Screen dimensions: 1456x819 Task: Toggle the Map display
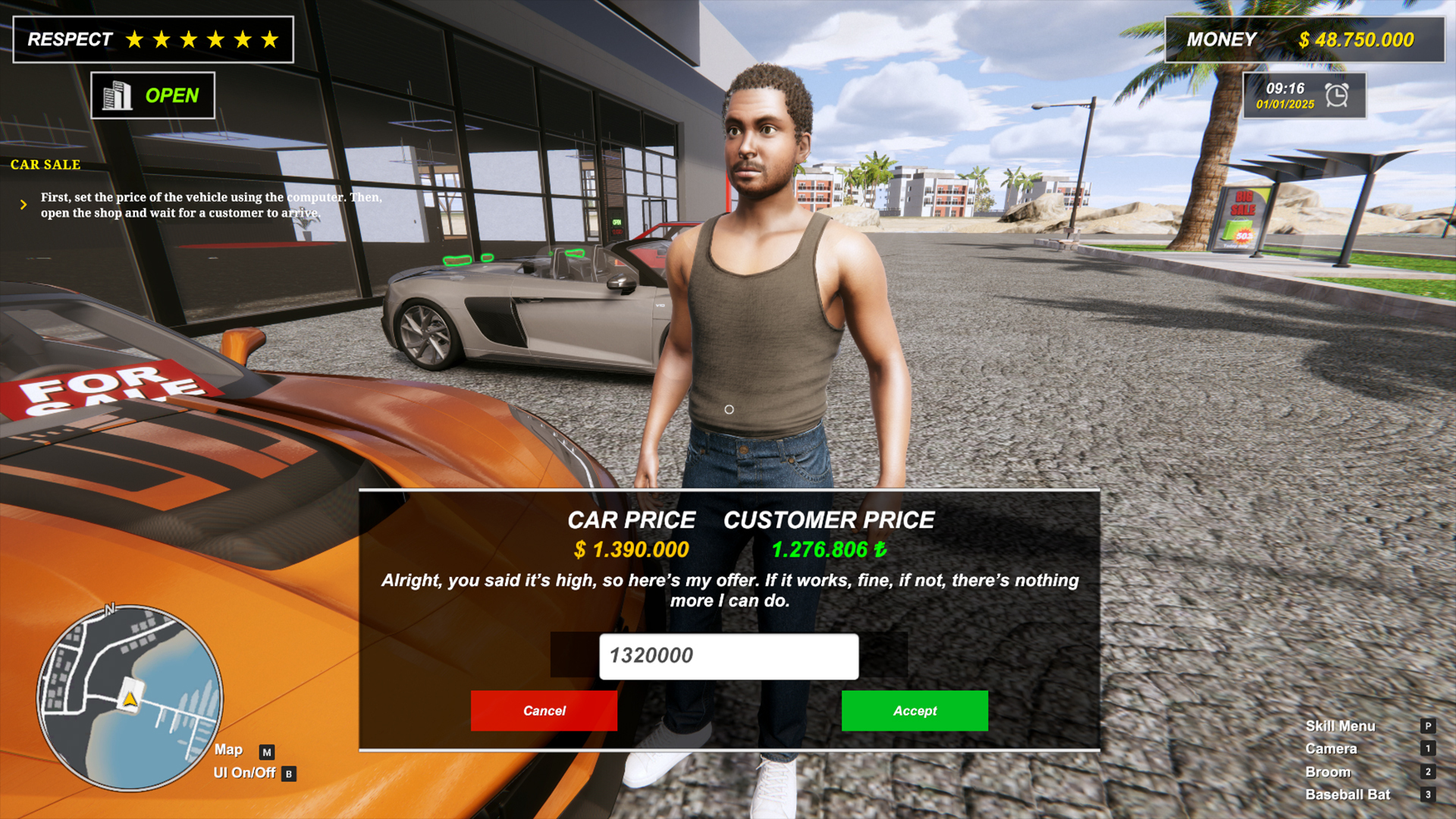tap(229, 750)
